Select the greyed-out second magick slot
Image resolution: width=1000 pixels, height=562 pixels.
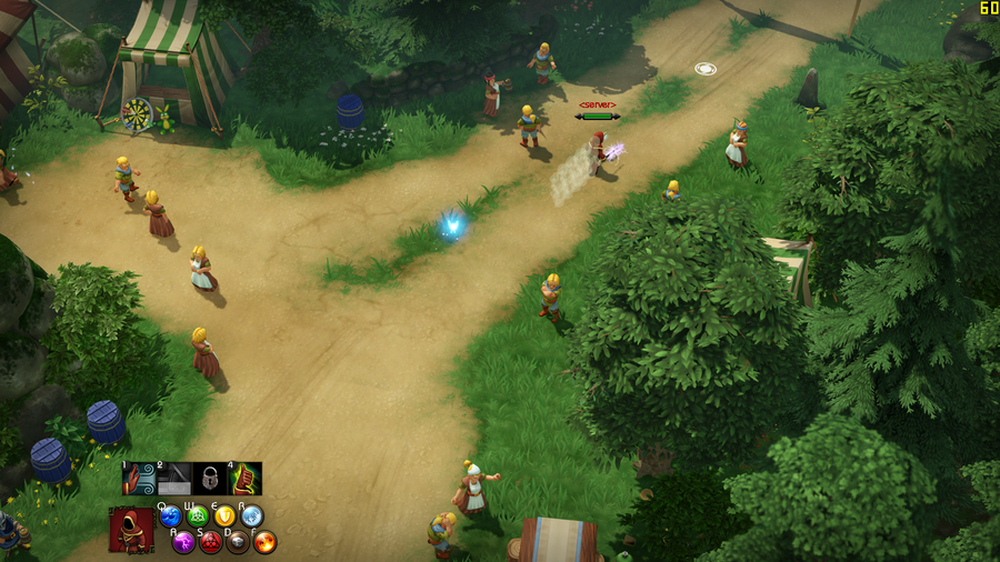click(174, 478)
